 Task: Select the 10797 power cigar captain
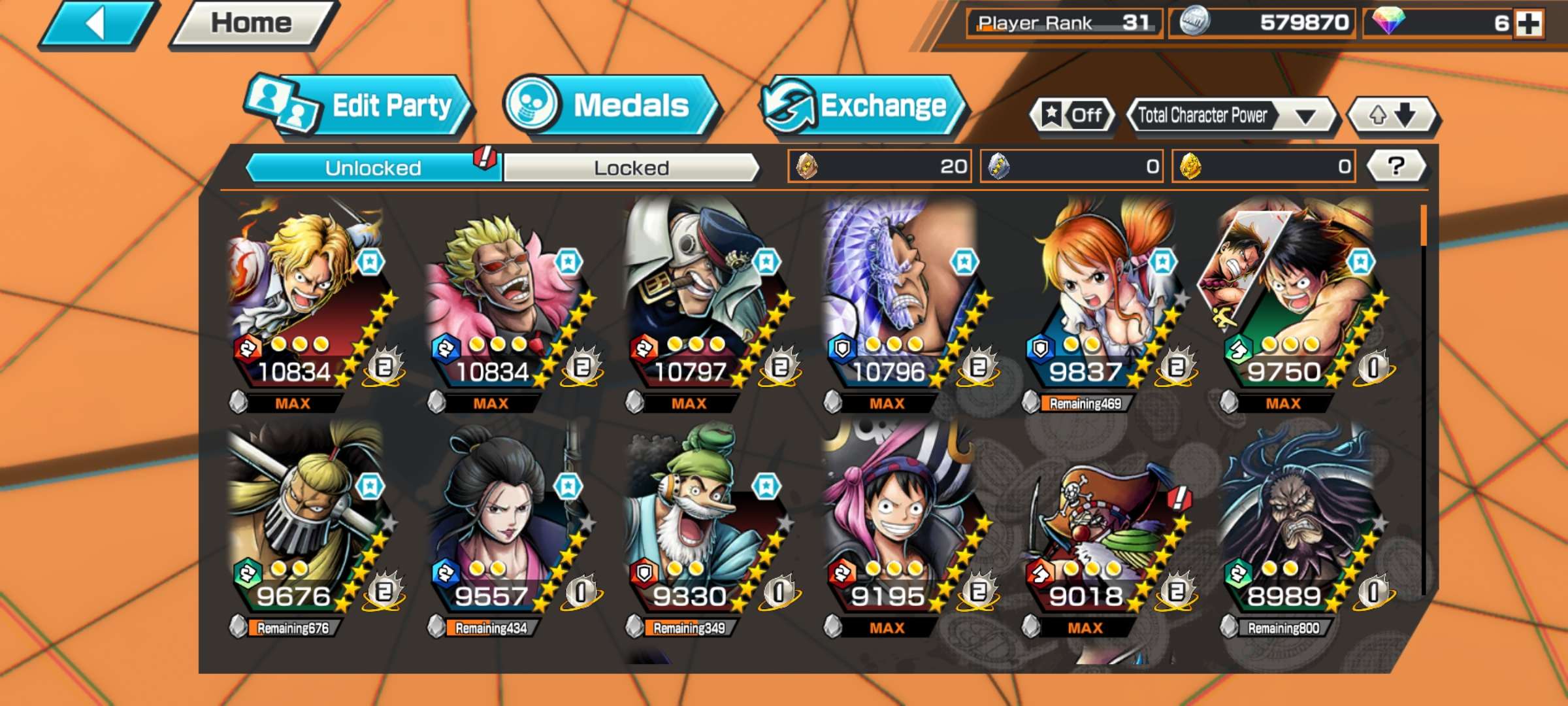click(x=703, y=301)
